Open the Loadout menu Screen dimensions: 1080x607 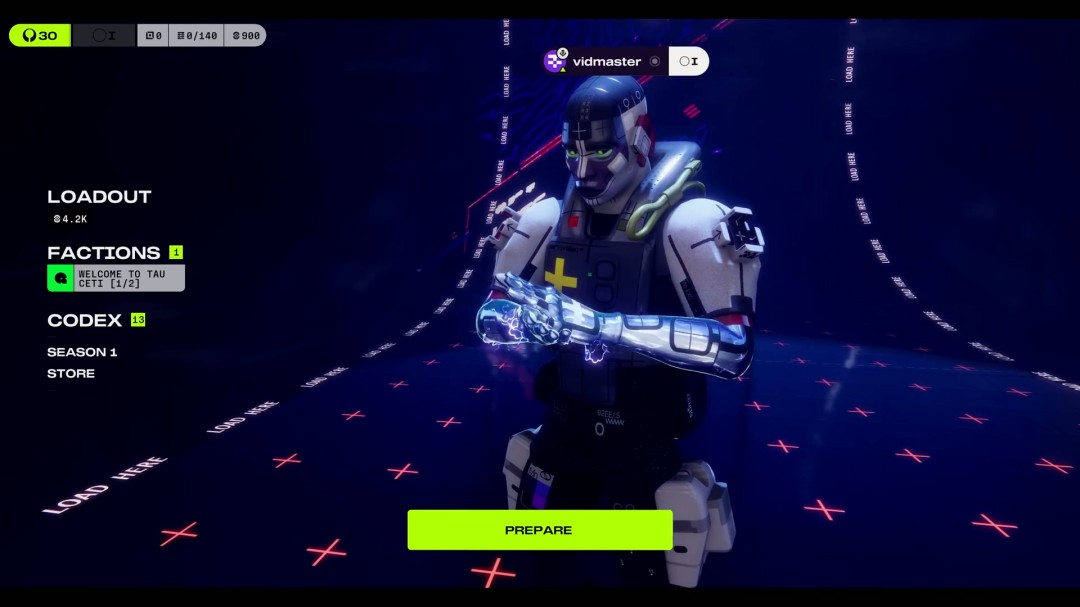[99, 197]
